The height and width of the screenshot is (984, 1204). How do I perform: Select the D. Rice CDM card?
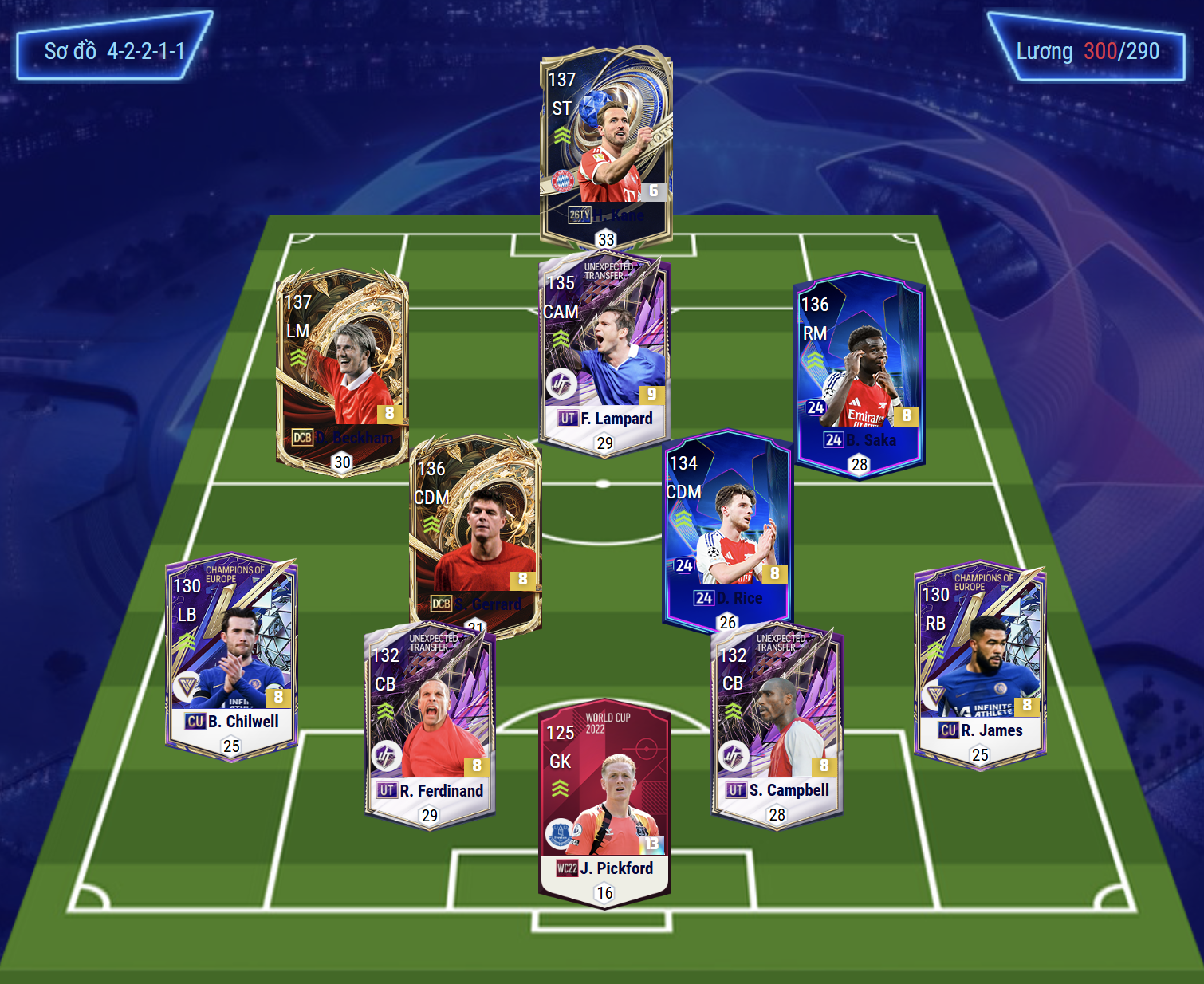pyautogui.click(x=727, y=529)
